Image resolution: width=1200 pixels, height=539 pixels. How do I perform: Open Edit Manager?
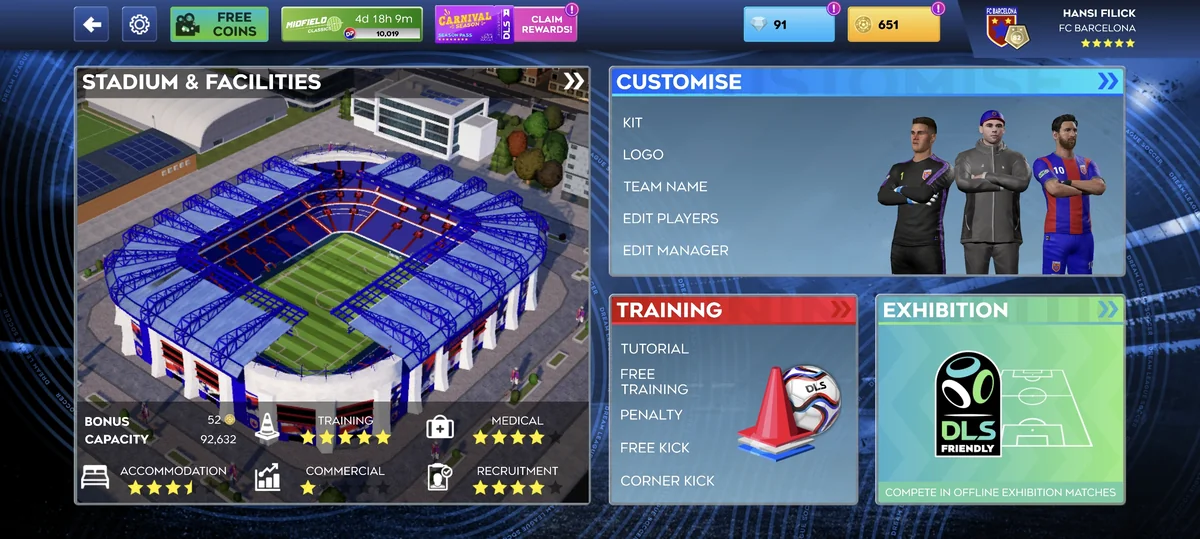click(675, 251)
